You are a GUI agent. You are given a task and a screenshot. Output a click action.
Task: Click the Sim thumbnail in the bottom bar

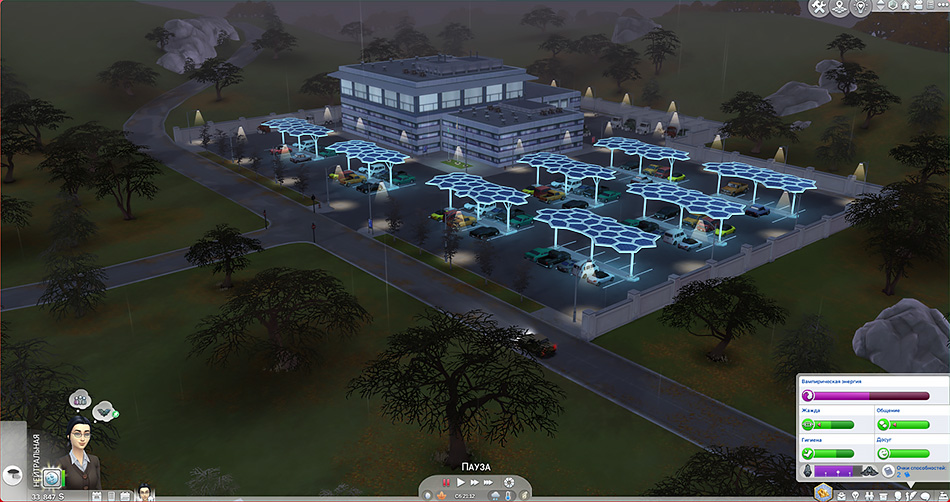click(145, 492)
